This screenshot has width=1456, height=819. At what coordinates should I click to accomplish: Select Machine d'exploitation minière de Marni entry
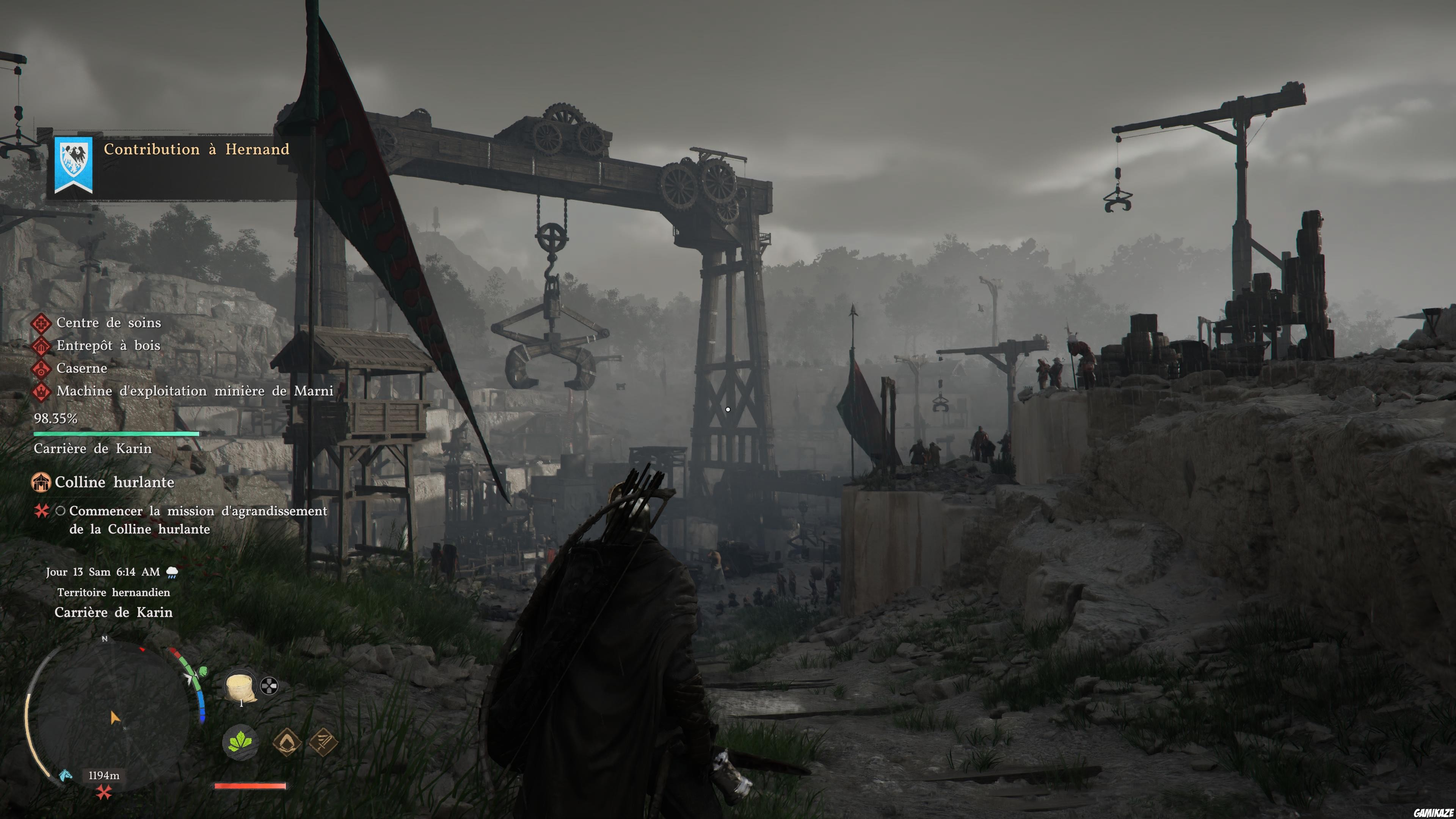[195, 391]
